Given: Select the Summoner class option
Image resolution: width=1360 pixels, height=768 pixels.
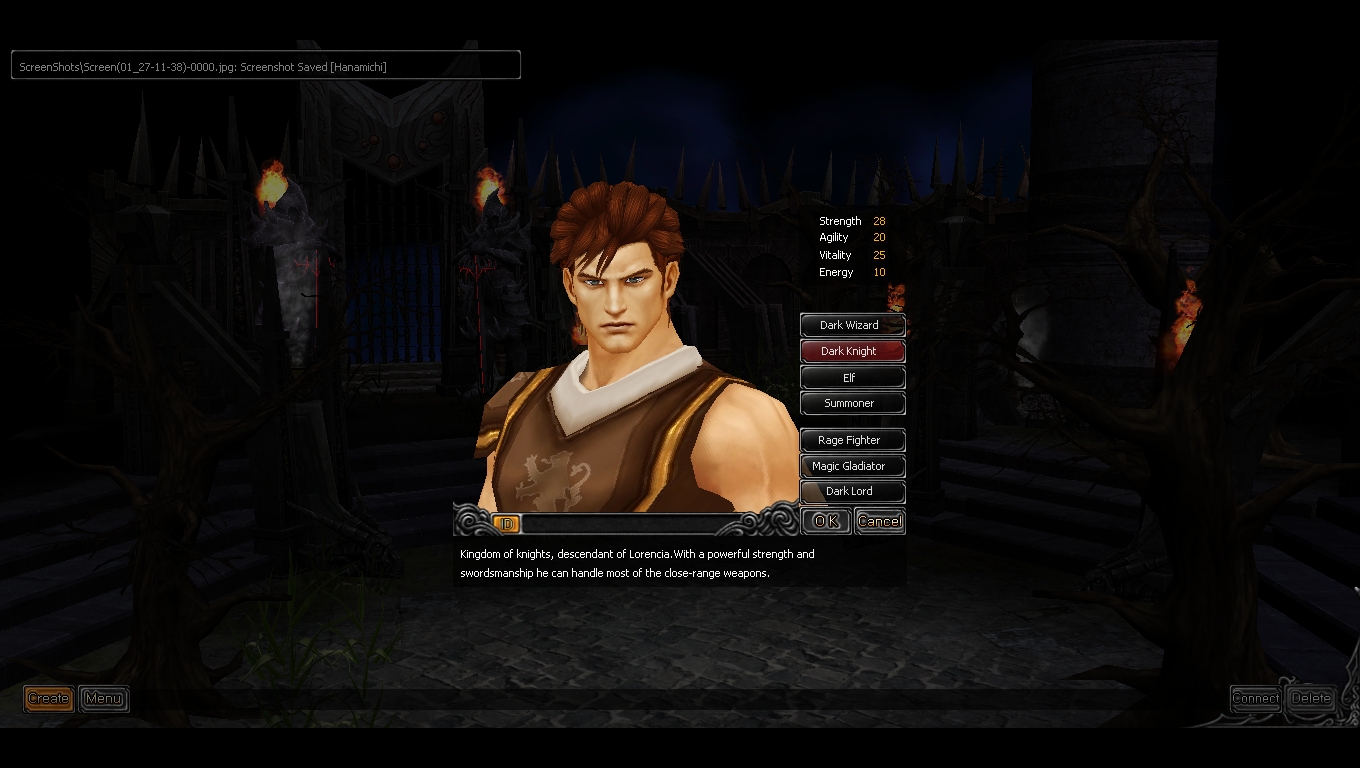Looking at the screenshot, I should [852, 403].
